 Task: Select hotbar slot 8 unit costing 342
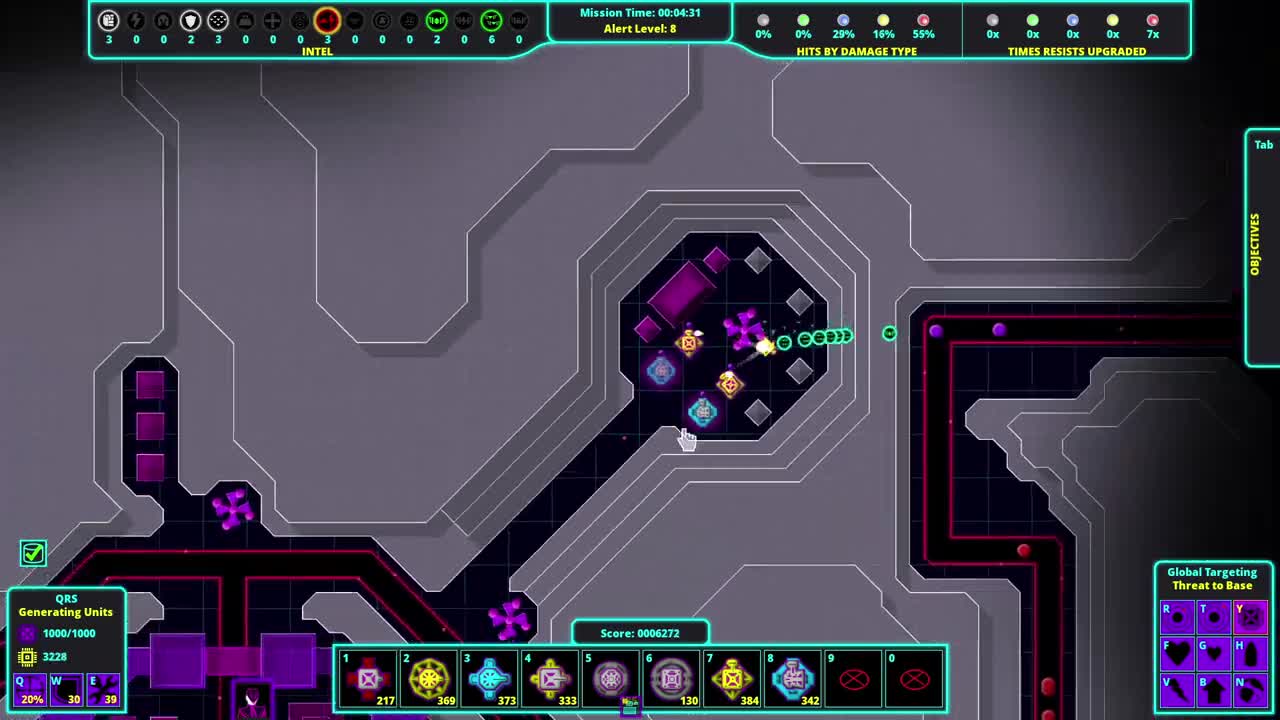793,678
